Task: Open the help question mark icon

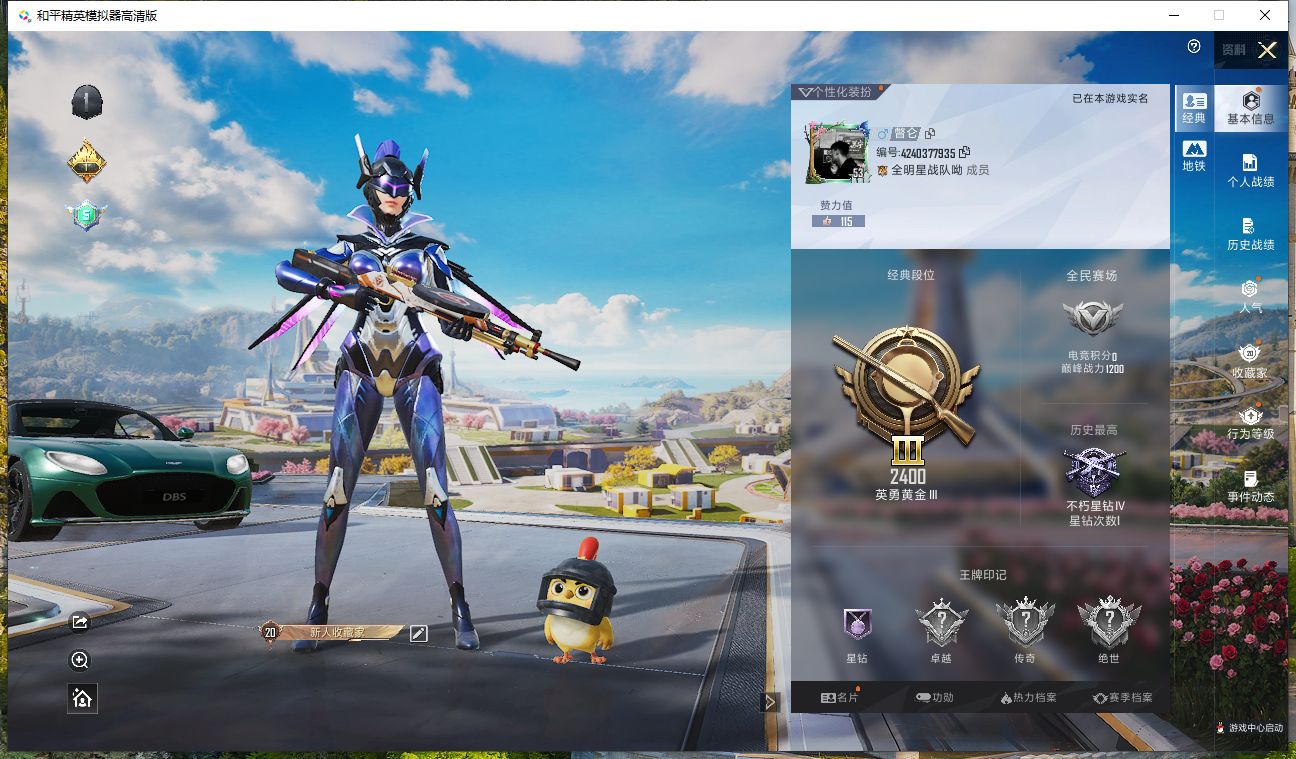Action: tap(1194, 47)
